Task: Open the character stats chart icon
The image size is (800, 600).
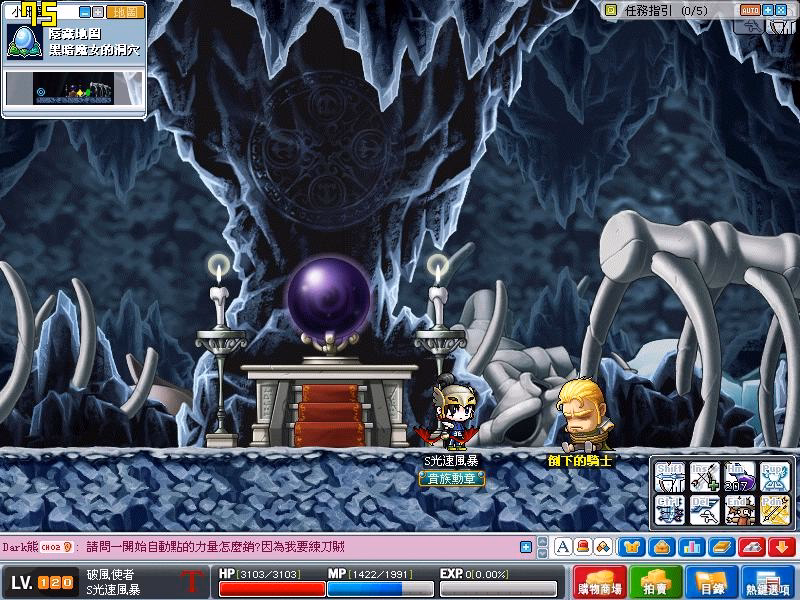Action: pos(690,547)
